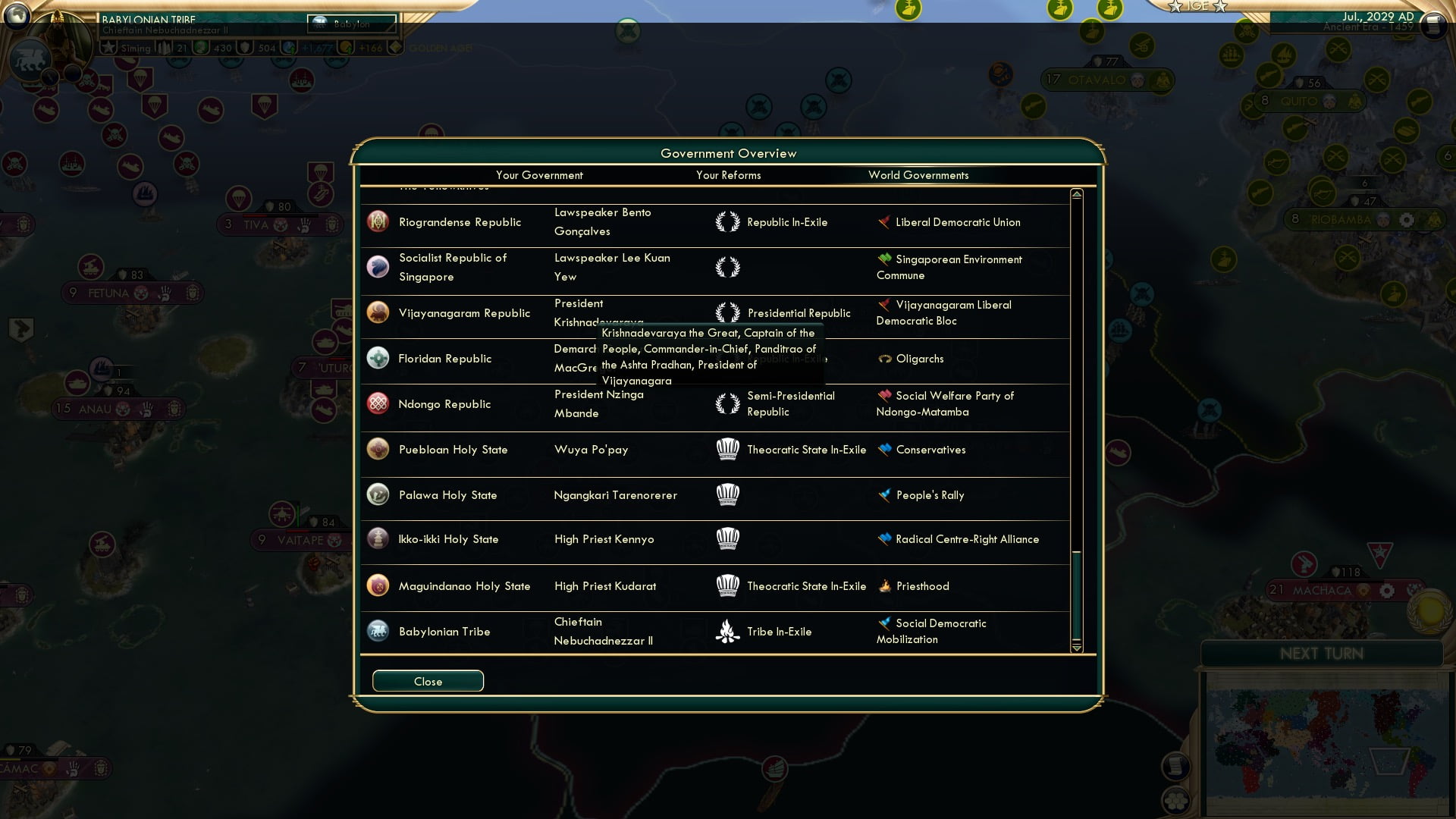Select the Ndongo Republic red seal icon
1456x819 pixels.
pos(377,404)
